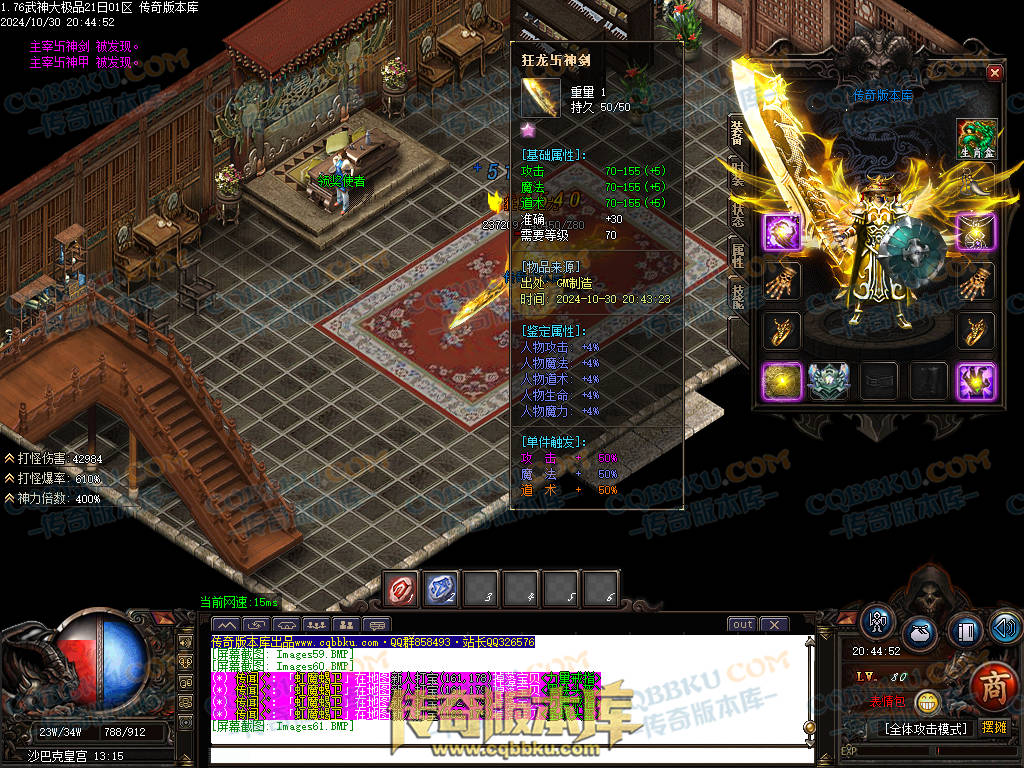Open the character sheet knight icon
Screen dimensions: 1024x768
[x=879, y=622]
